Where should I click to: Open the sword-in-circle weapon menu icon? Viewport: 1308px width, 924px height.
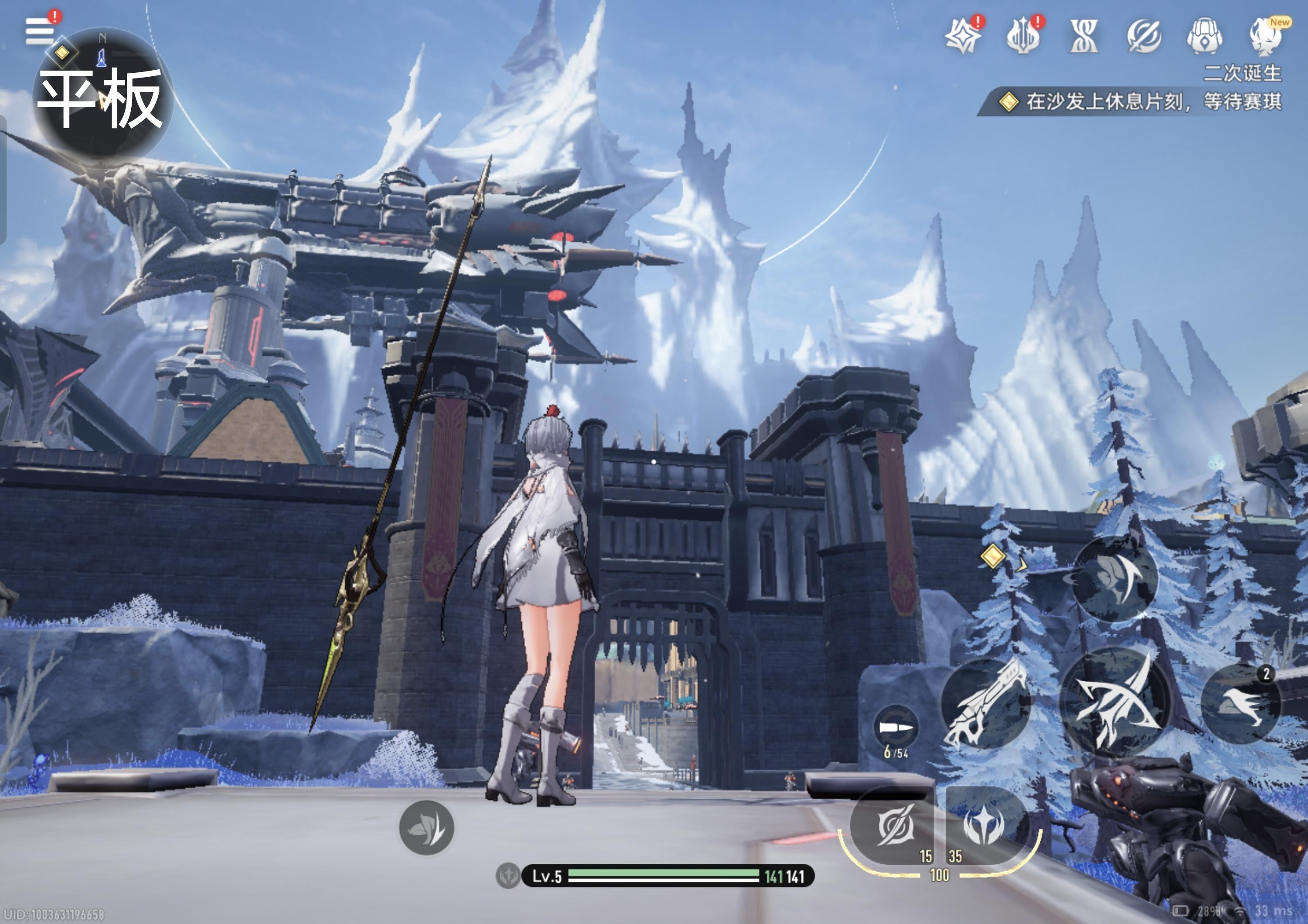point(1144,37)
